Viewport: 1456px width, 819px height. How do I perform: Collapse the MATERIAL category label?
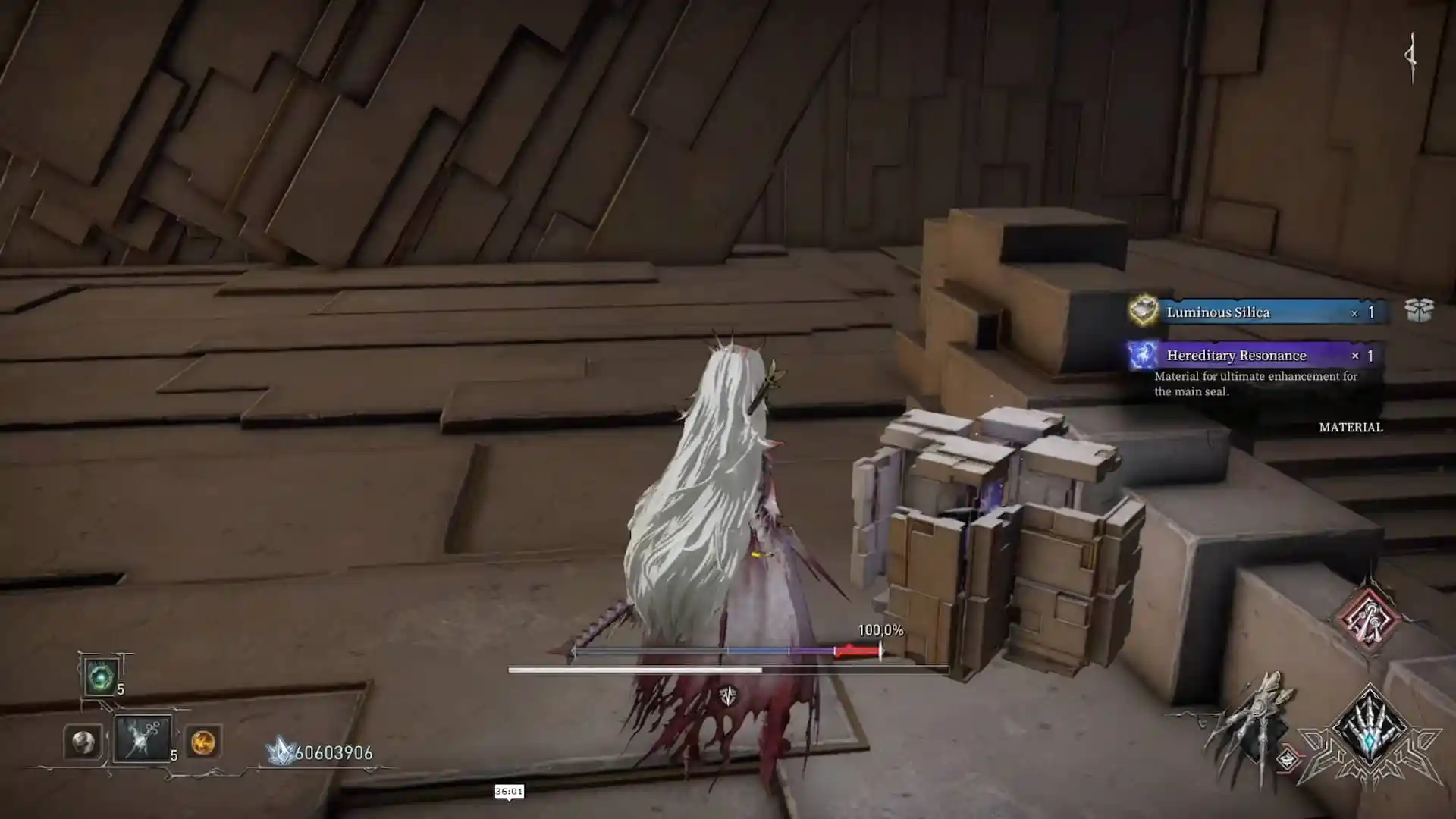coord(1351,428)
